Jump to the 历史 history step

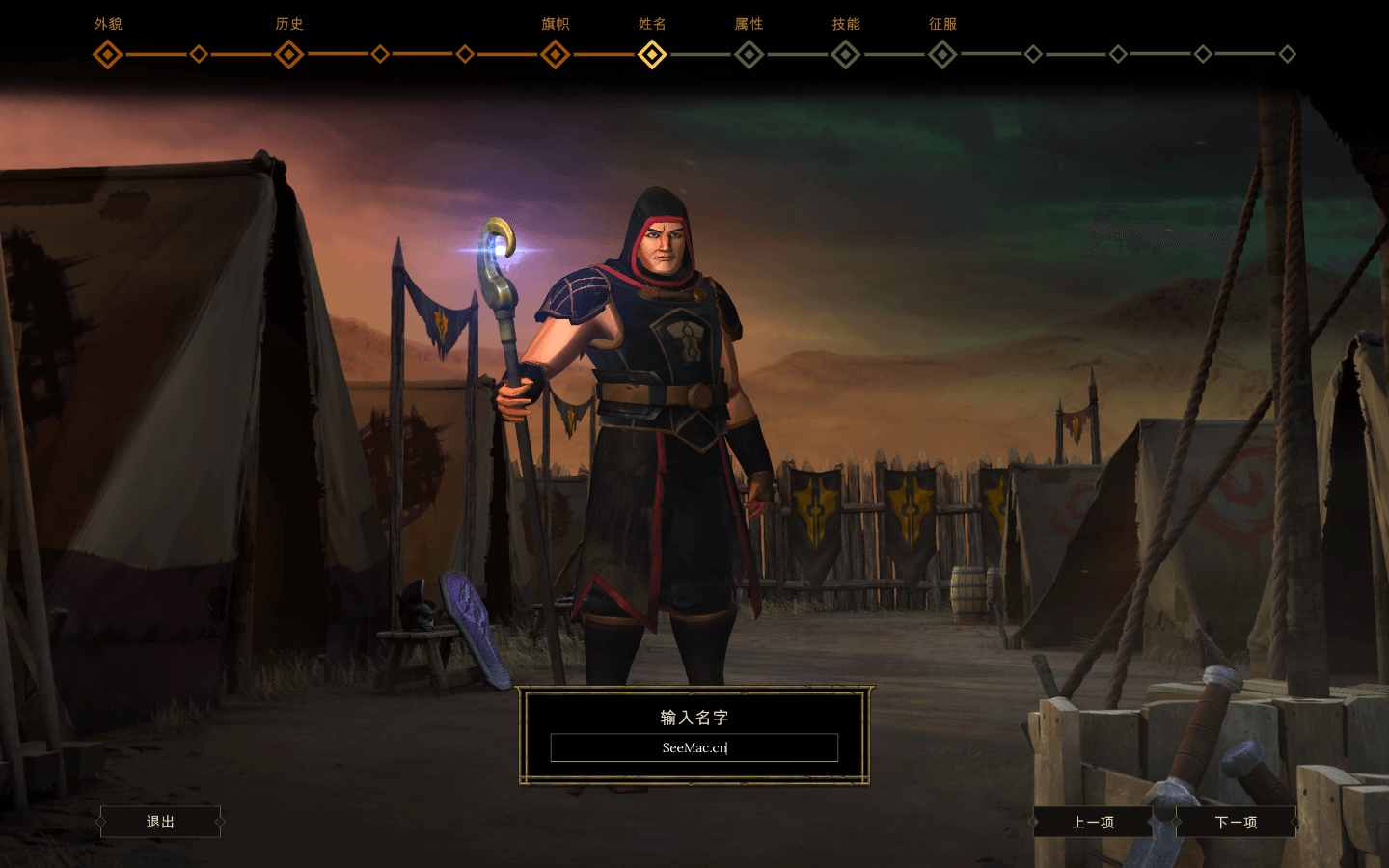[288, 54]
